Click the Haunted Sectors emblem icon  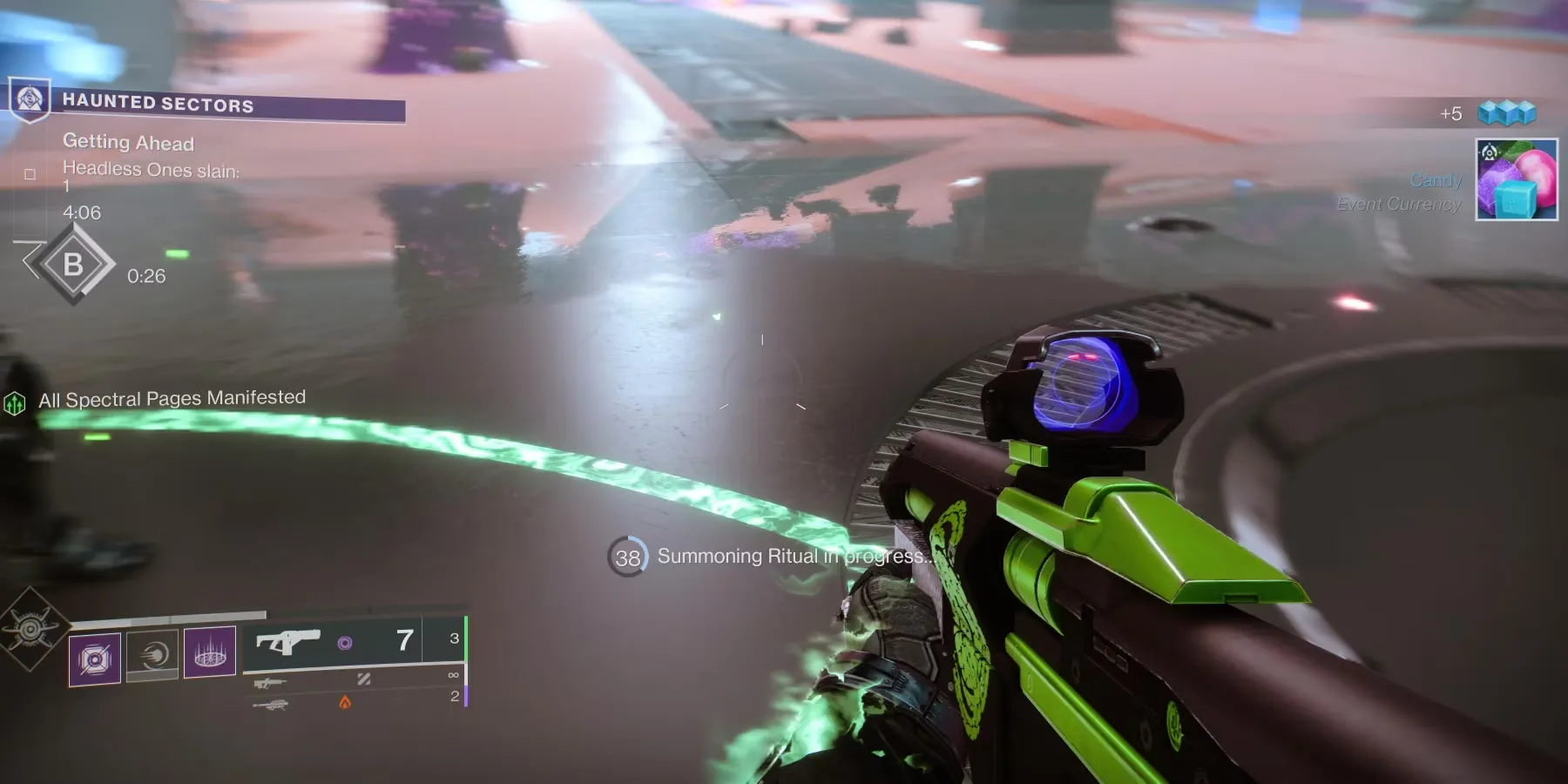tap(30, 100)
